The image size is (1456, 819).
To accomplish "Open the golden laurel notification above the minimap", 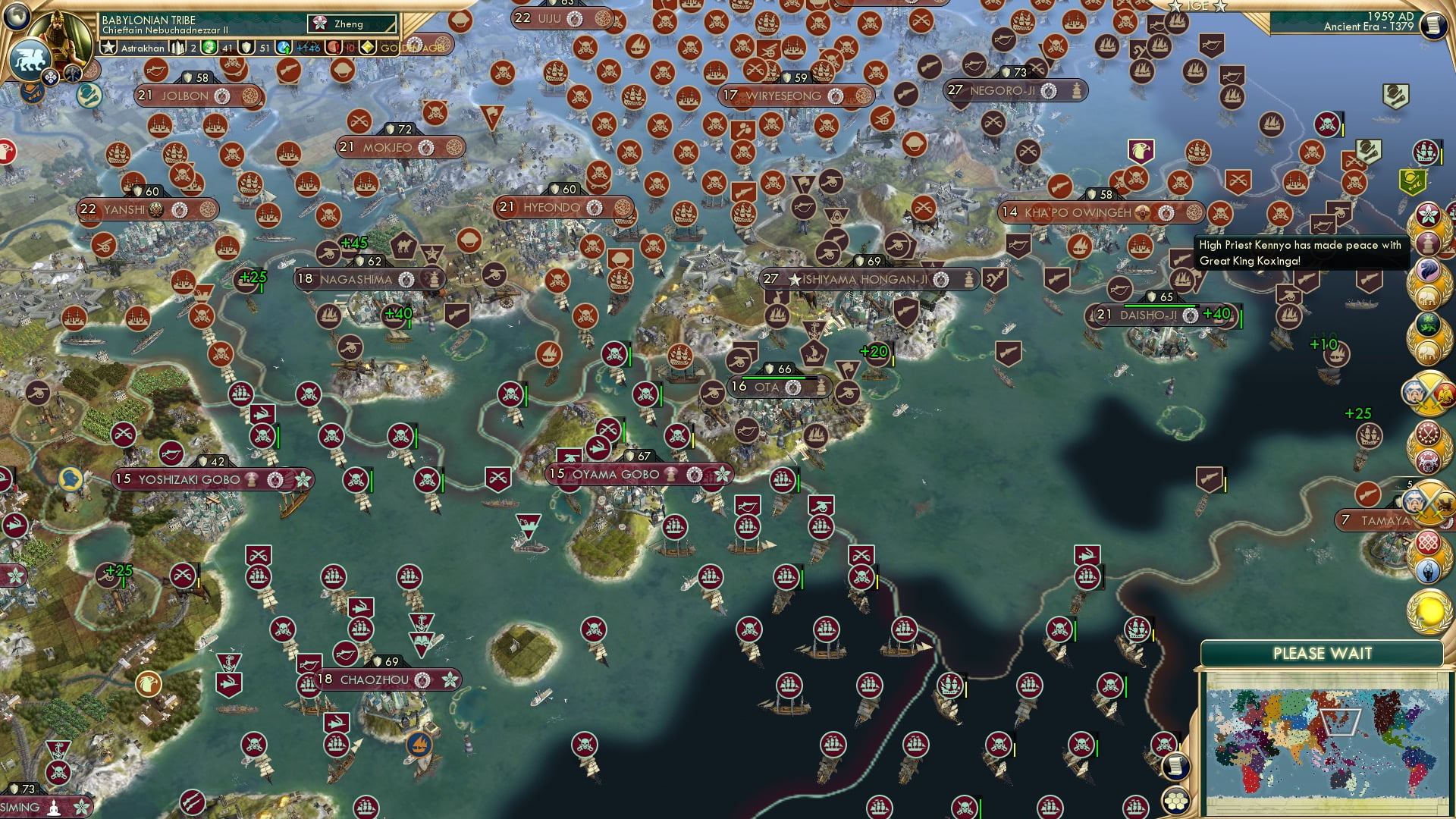I will coord(1429,610).
